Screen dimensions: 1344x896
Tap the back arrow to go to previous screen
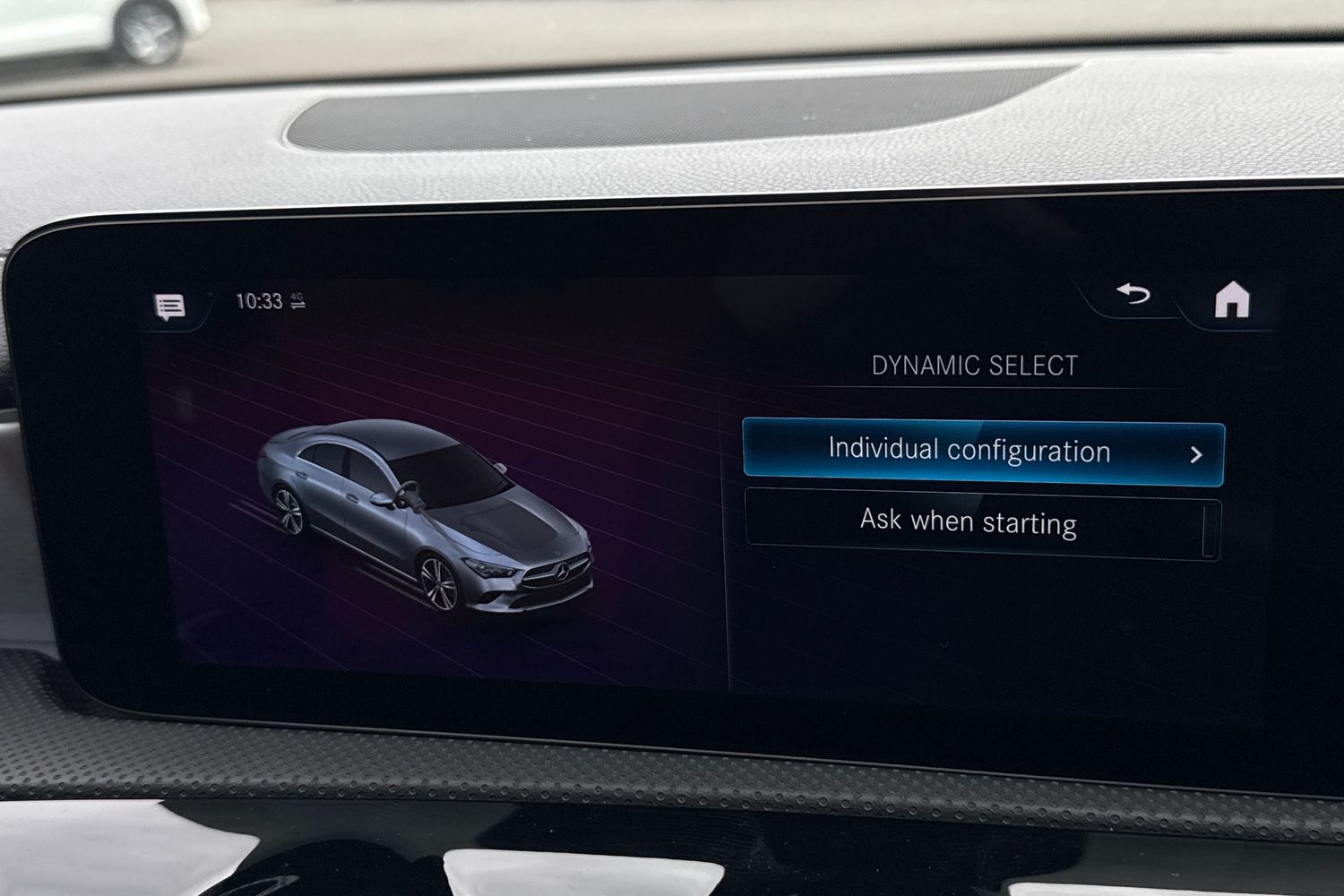tap(1133, 296)
